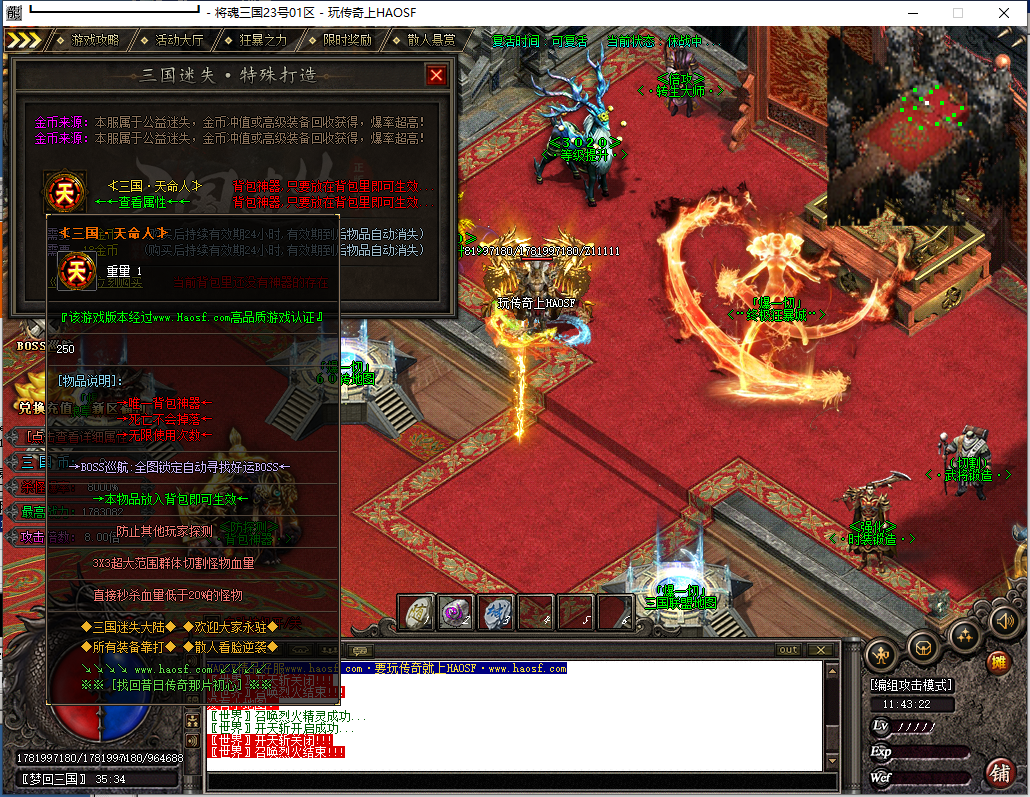Use the yellow rune stone in hotbar slot 1

(x=416, y=613)
